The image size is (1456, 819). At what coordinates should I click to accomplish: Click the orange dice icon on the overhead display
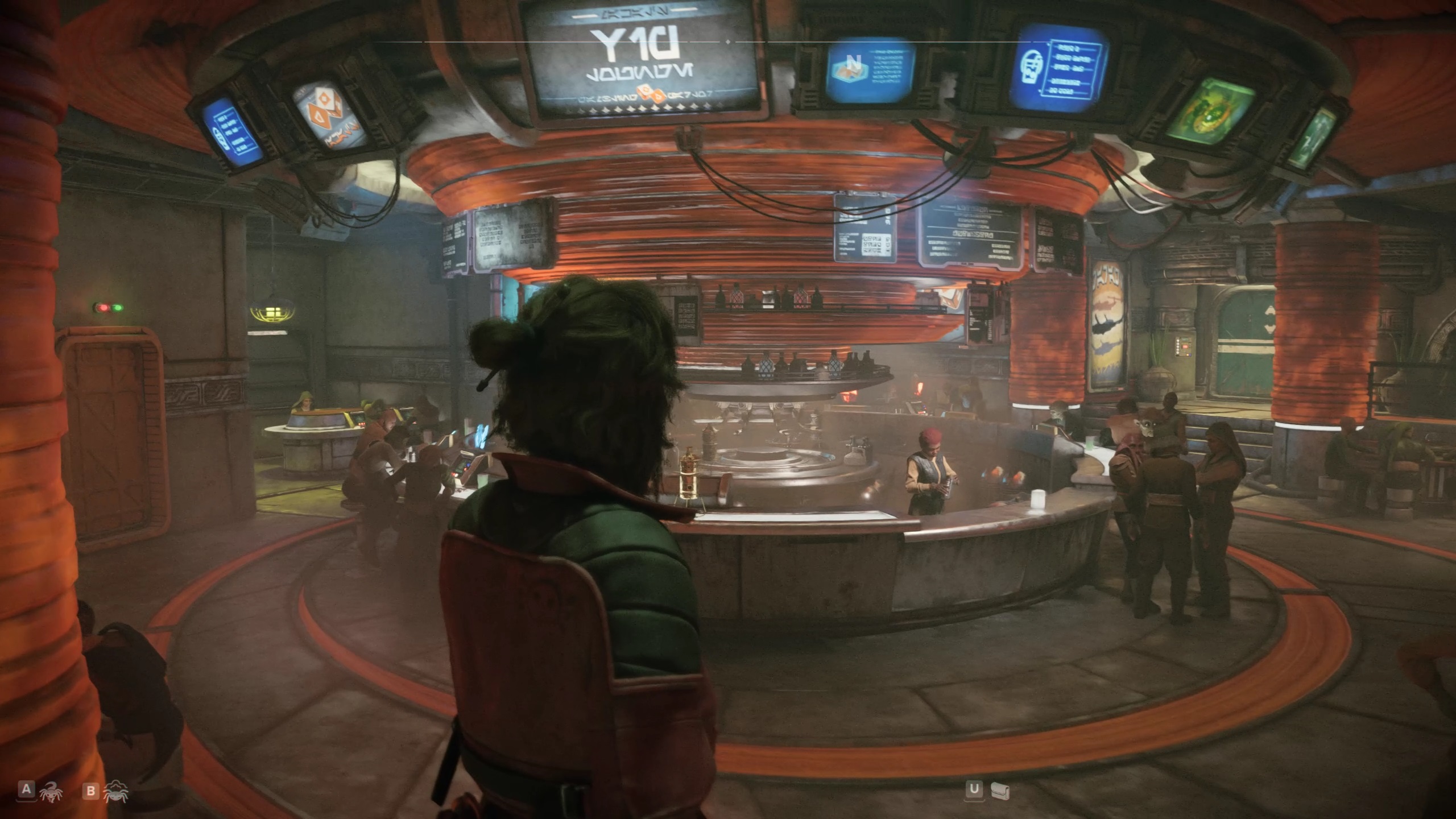click(650, 93)
